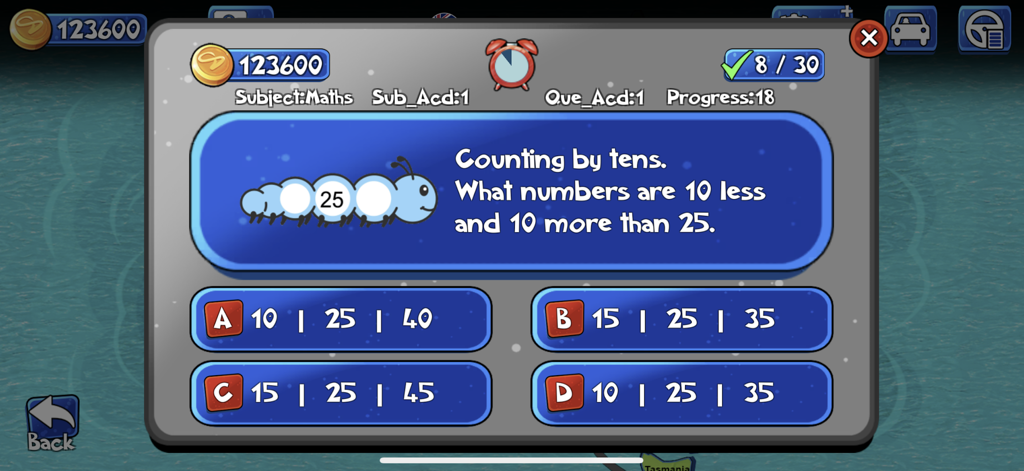The image size is (1024, 471).
Task: Pick answer C: 15 | 25 | 45
Action: point(340,392)
